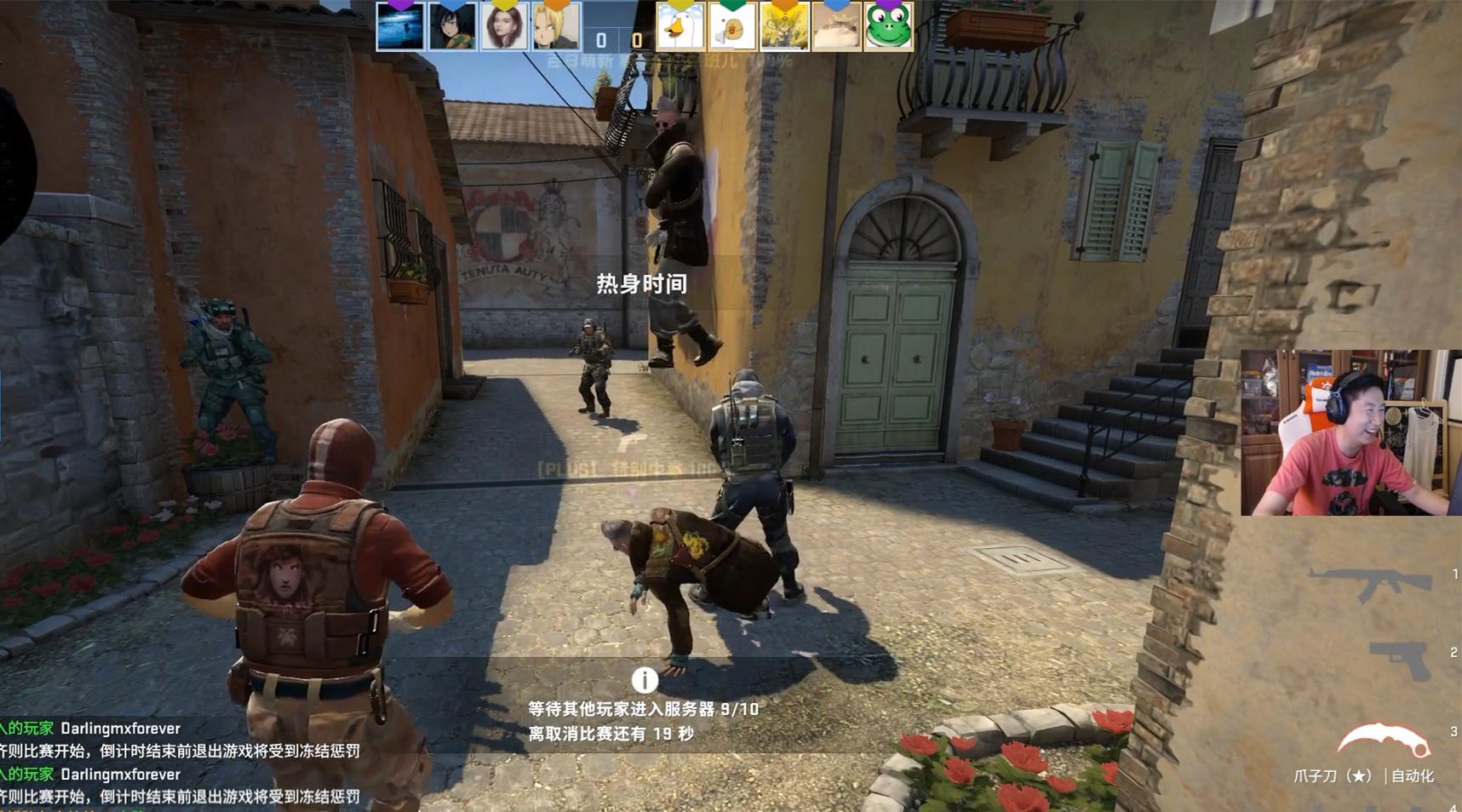1462x812 pixels.
Task: Click the duck avatar on the top scoreboard
Action: pyautogui.click(x=679, y=27)
